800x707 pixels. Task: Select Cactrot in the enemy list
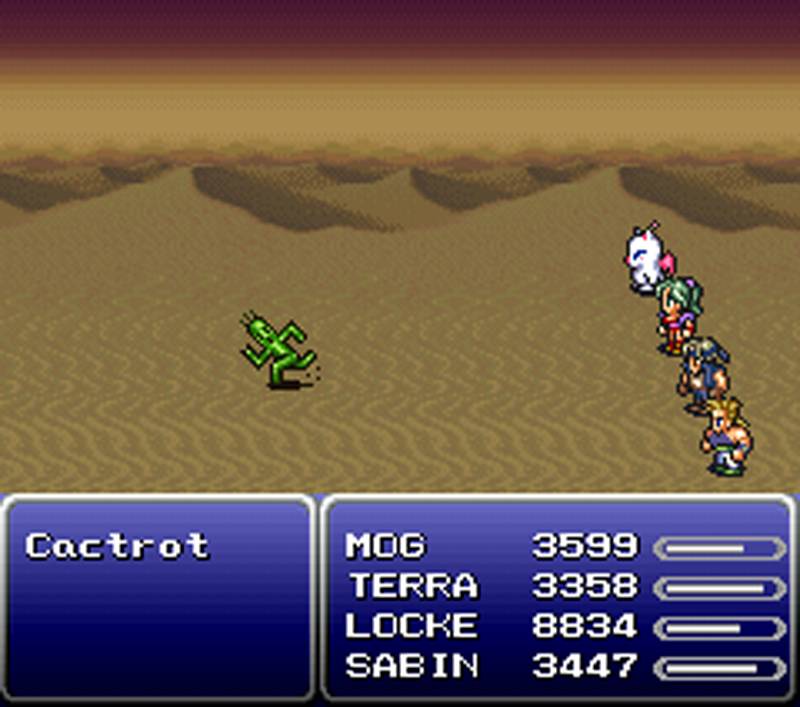(x=117, y=546)
